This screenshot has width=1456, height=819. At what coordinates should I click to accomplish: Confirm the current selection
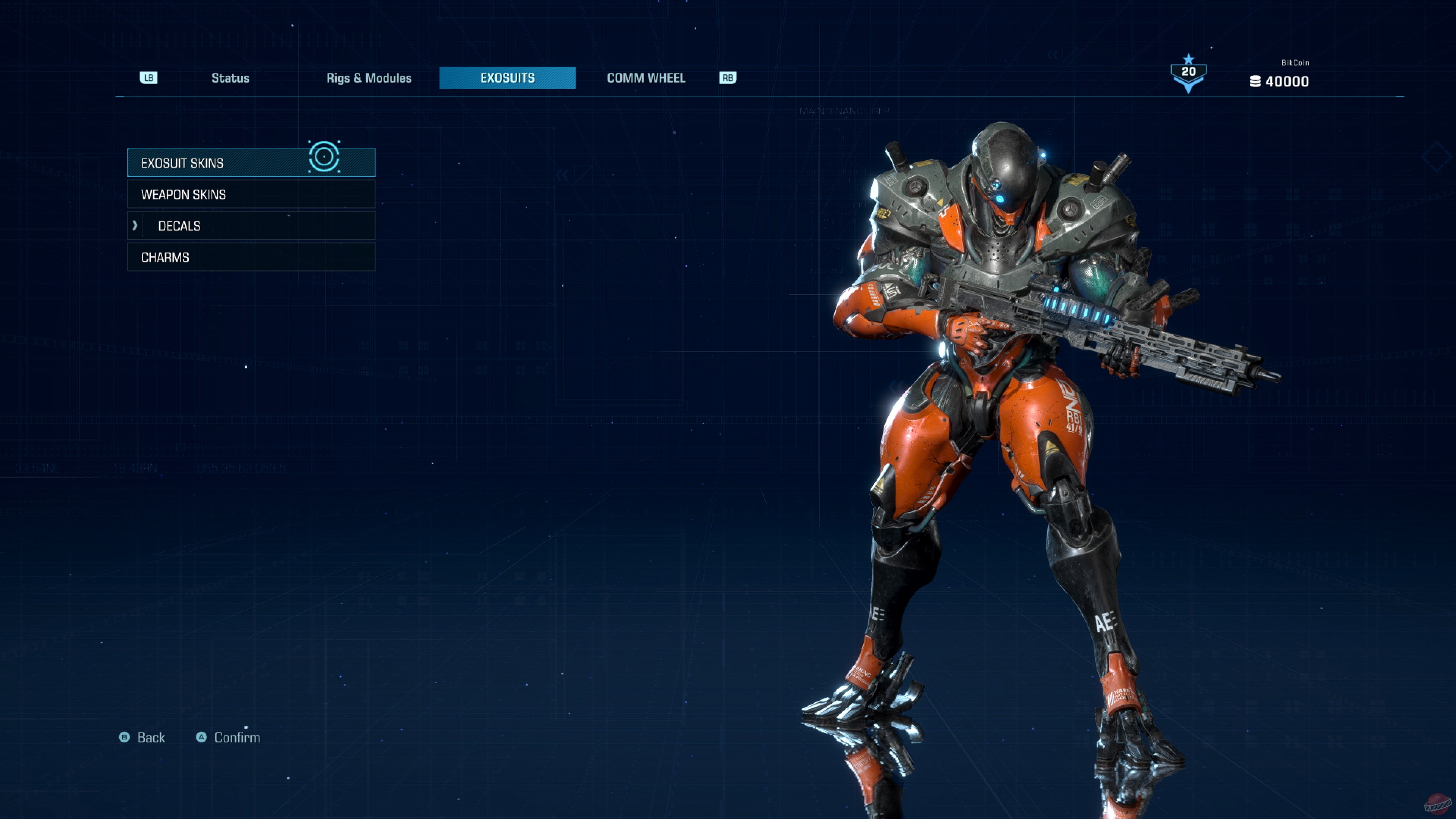pos(228,737)
